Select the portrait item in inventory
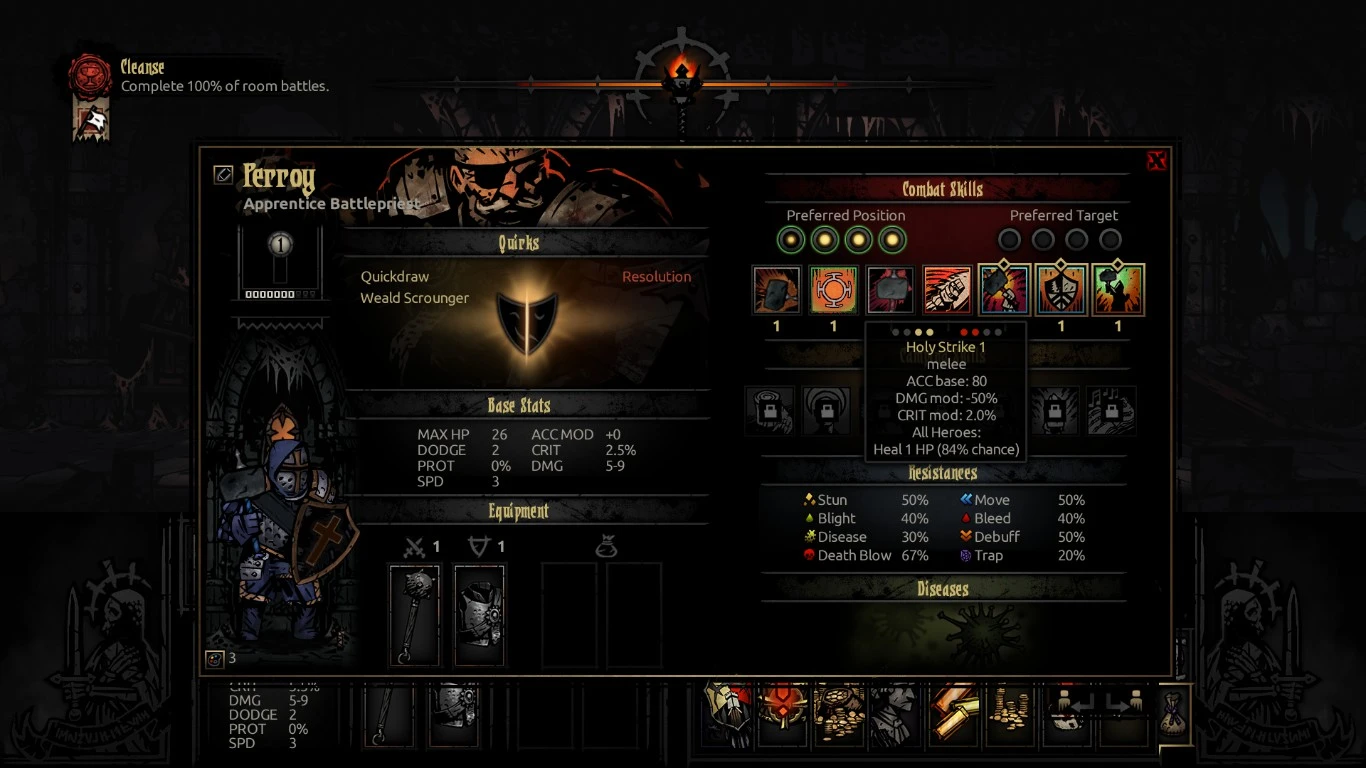Image resolution: width=1366 pixels, height=768 pixels. point(893,713)
